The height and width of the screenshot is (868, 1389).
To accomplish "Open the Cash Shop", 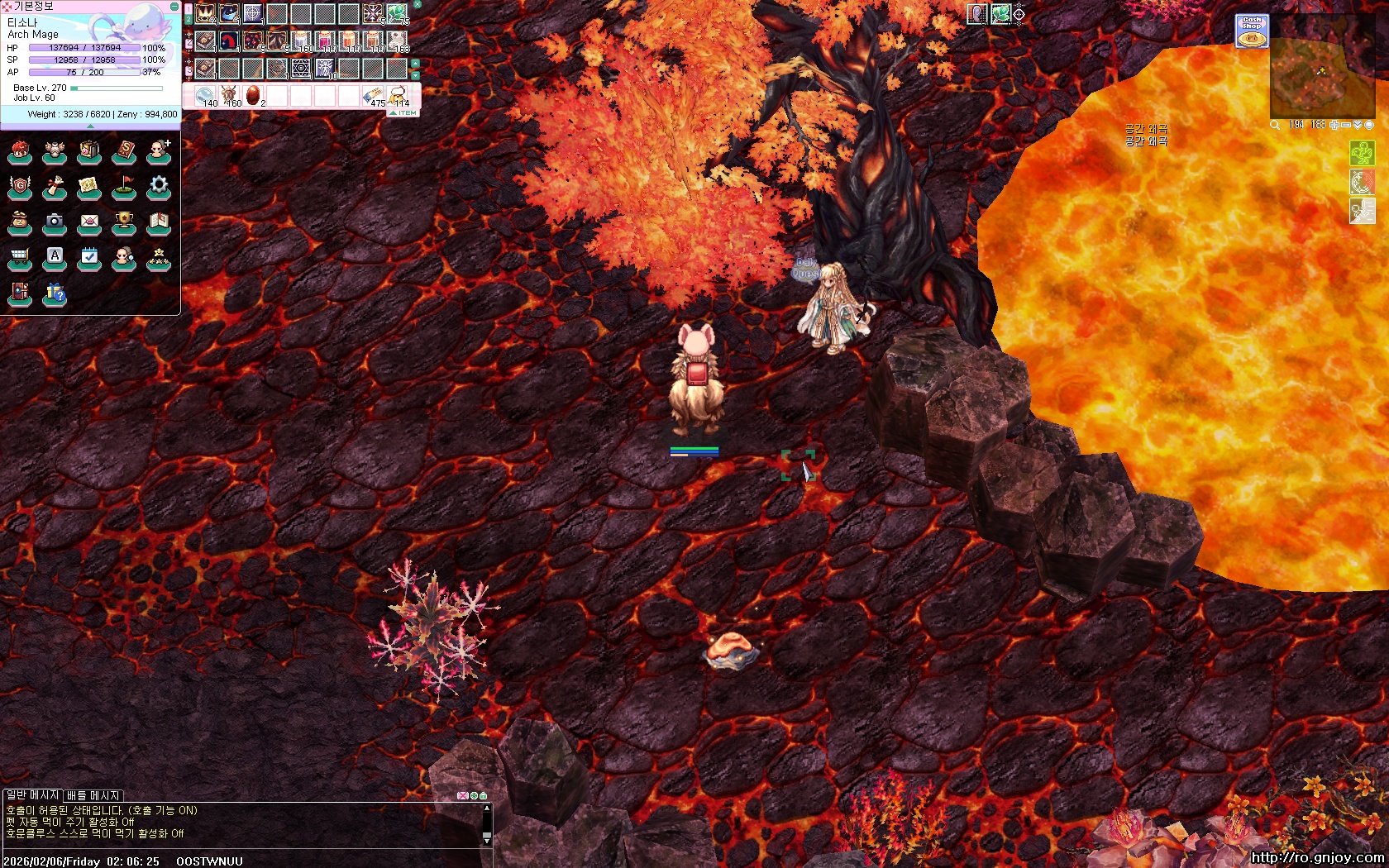I will [x=1252, y=31].
